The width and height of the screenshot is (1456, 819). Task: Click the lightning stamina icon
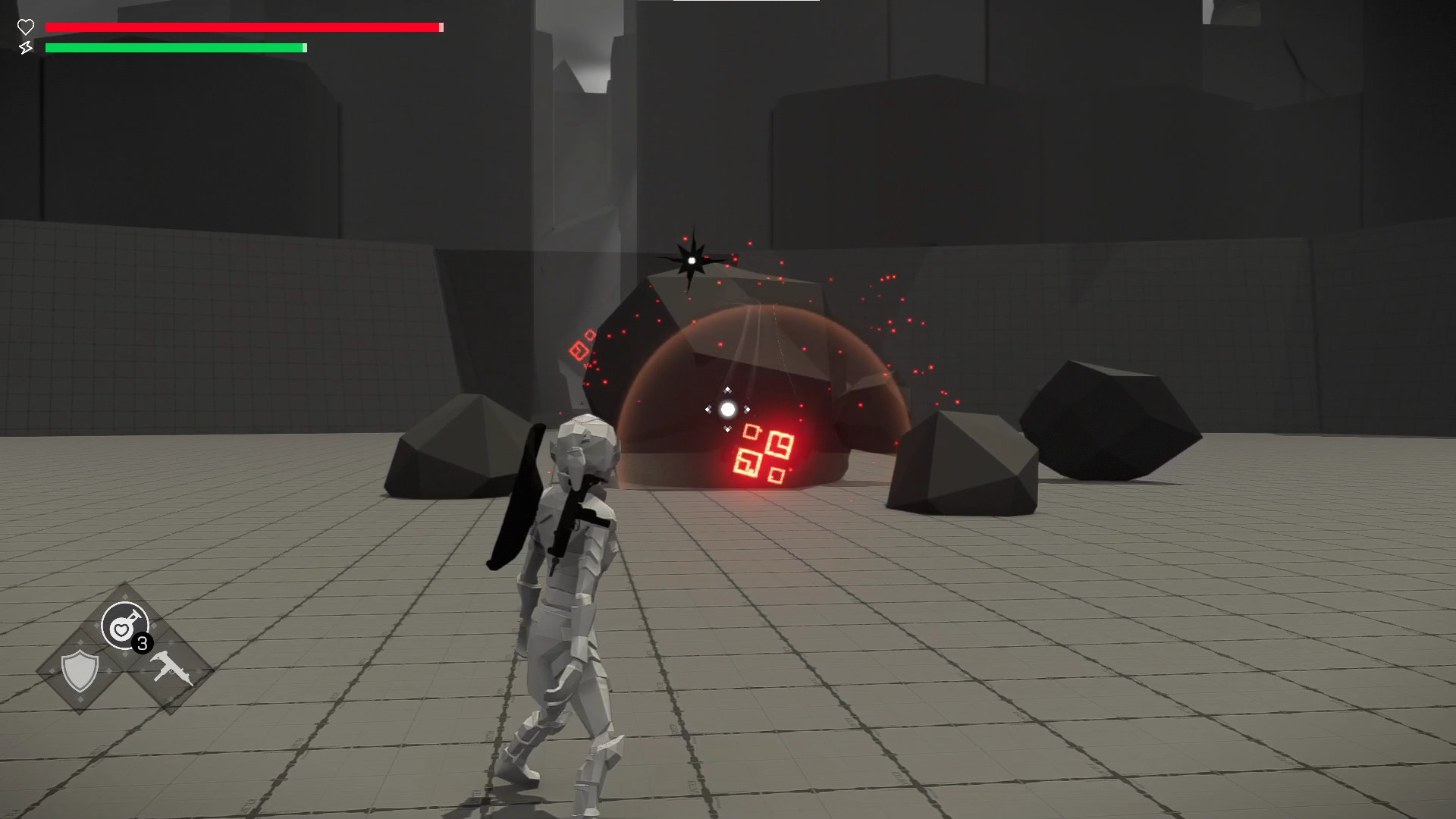click(x=26, y=48)
